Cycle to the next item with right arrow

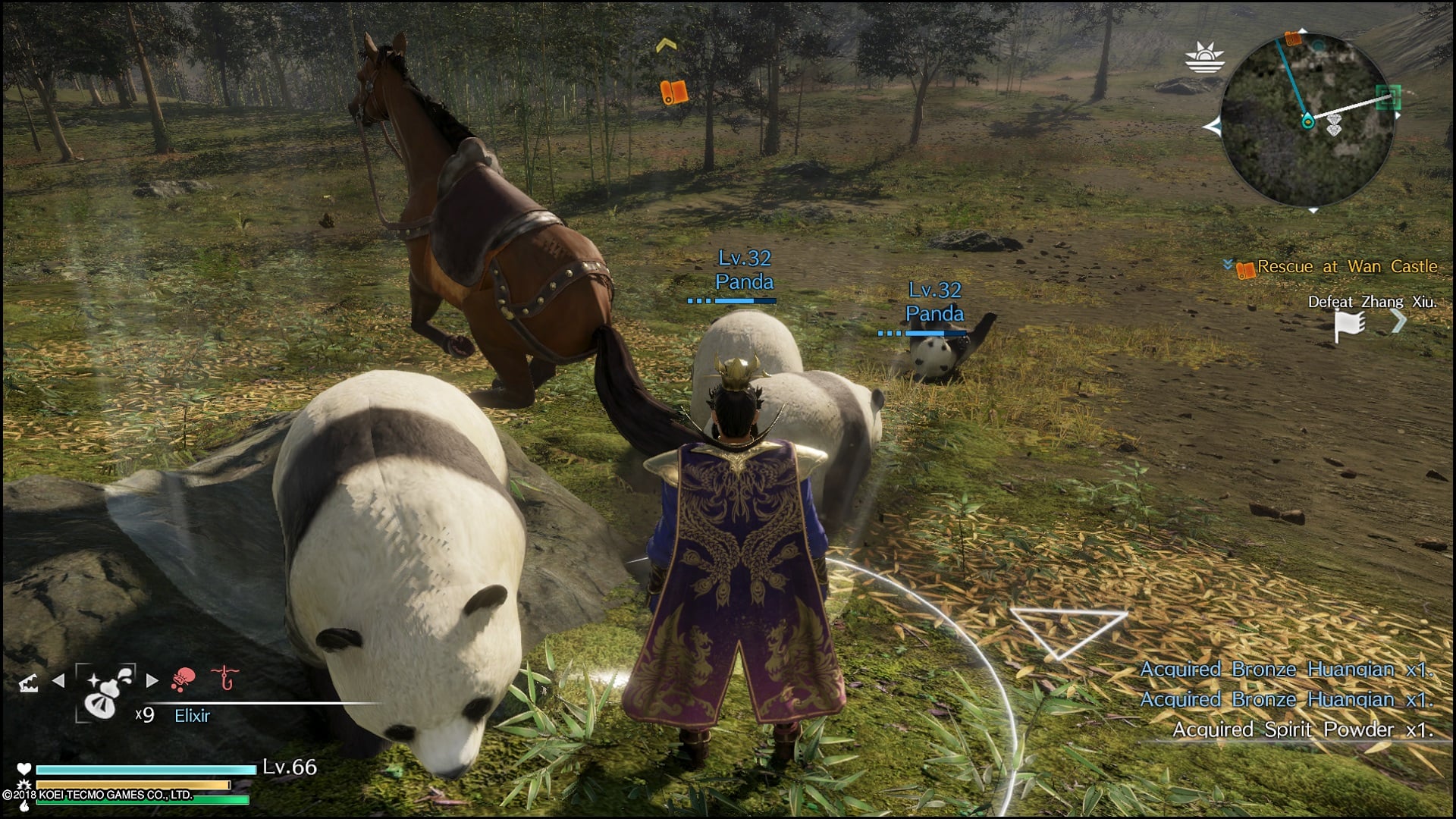click(152, 681)
